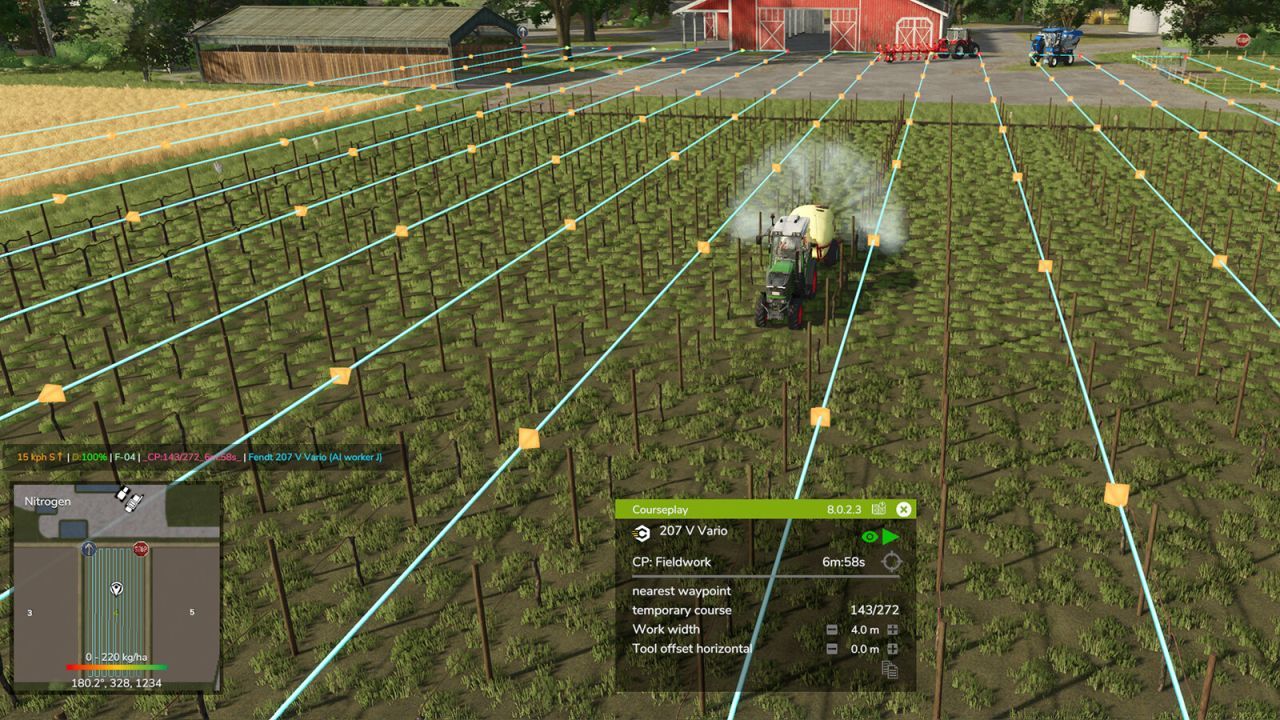
Task: Click the green arrow to stop the AI worker
Action: 889,536
